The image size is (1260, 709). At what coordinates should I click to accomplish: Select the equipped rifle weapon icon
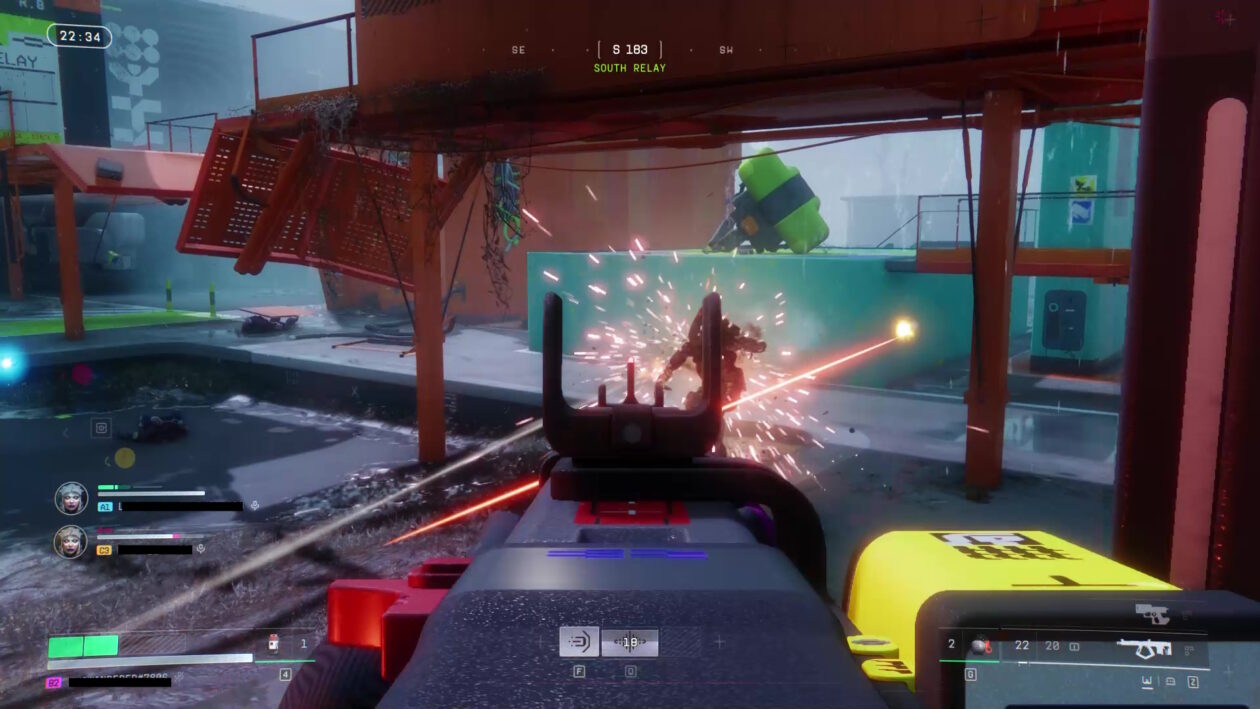coord(1144,648)
